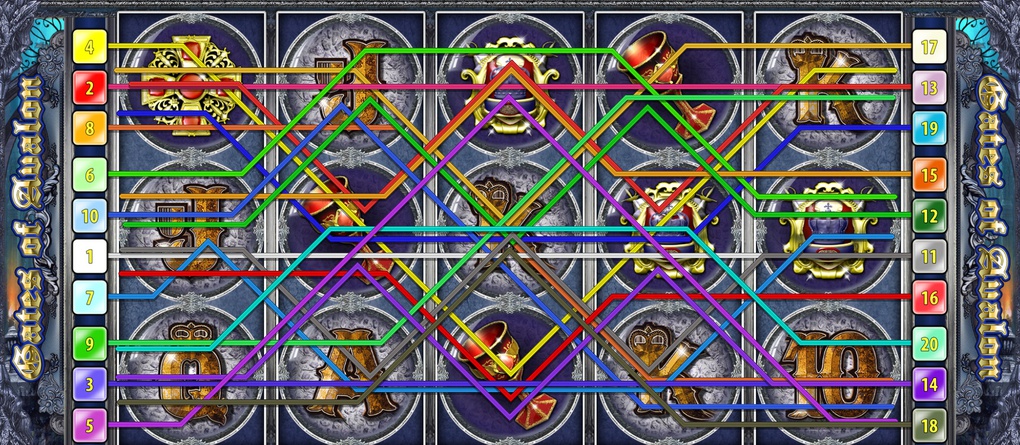Choose payline 5 pink marker
The height and width of the screenshot is (445, 1020).
coord(89,426)
